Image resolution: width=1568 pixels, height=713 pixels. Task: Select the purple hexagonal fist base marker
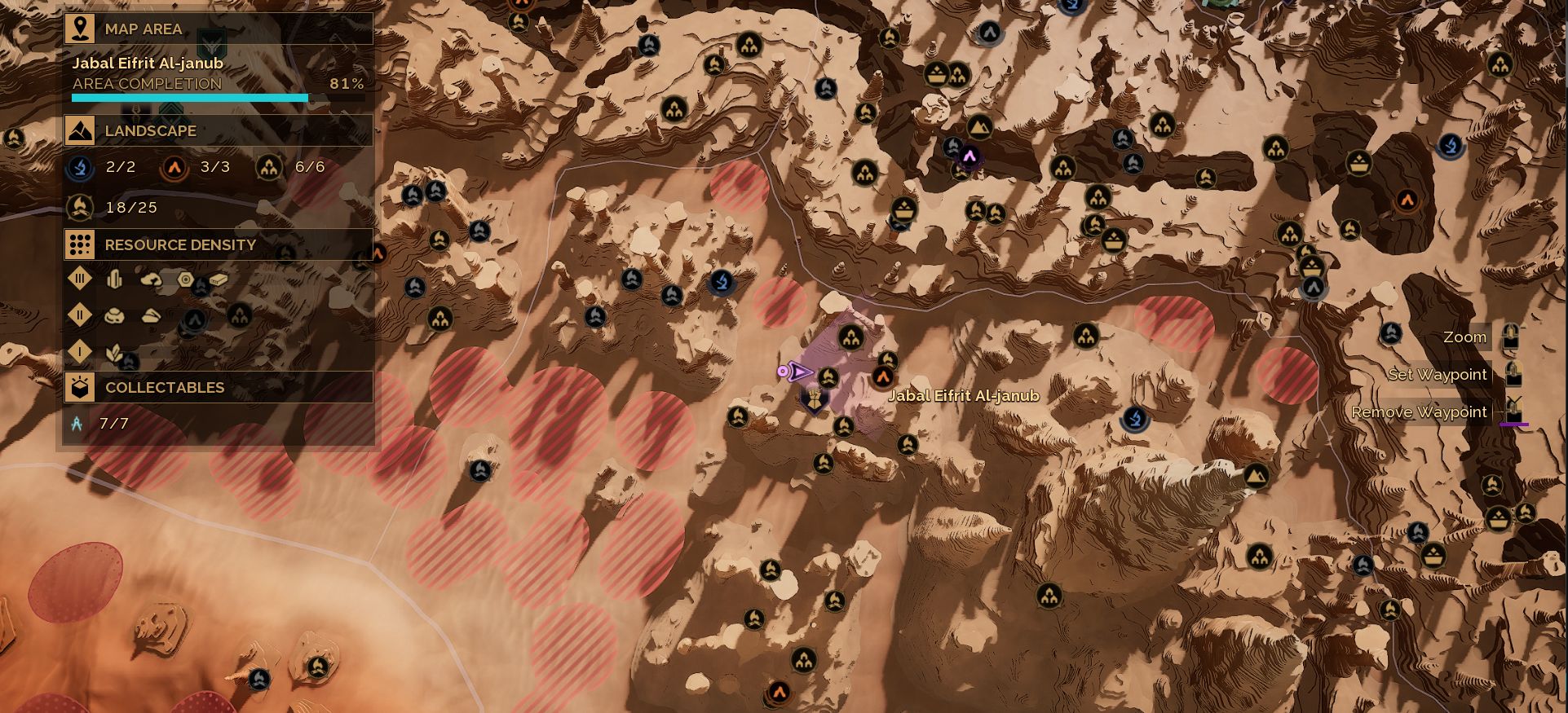pos(814,399)
